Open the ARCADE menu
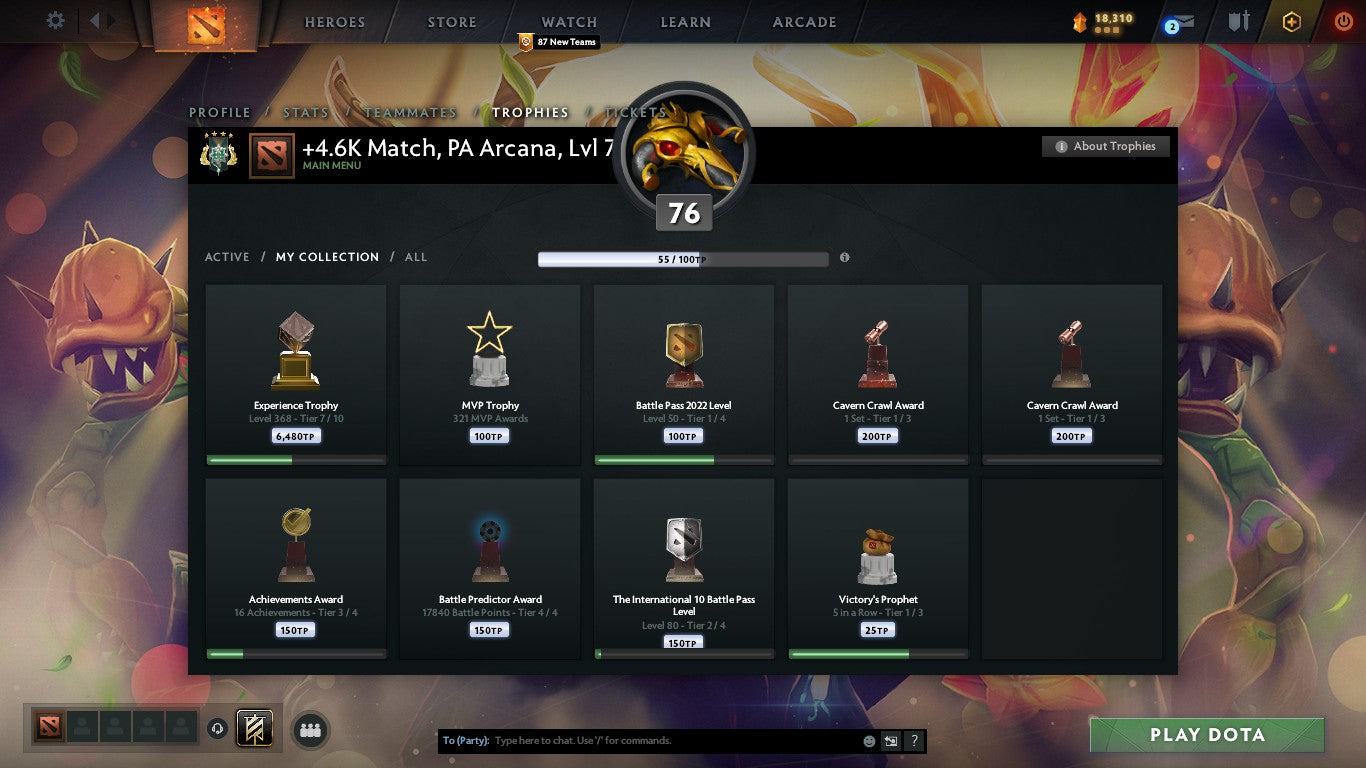This screenshot has height=768, width=1366. [803, 21]
